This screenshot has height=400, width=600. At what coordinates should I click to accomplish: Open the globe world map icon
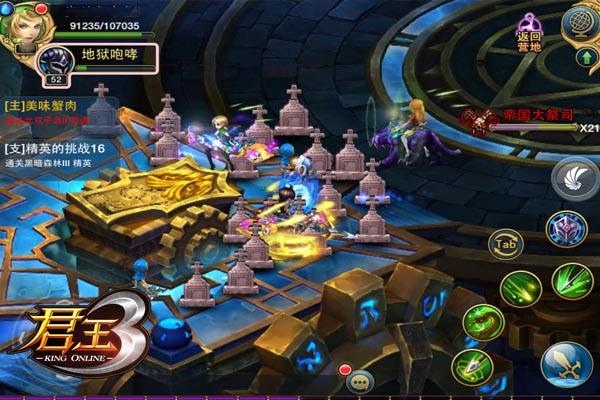click(582, 22)
